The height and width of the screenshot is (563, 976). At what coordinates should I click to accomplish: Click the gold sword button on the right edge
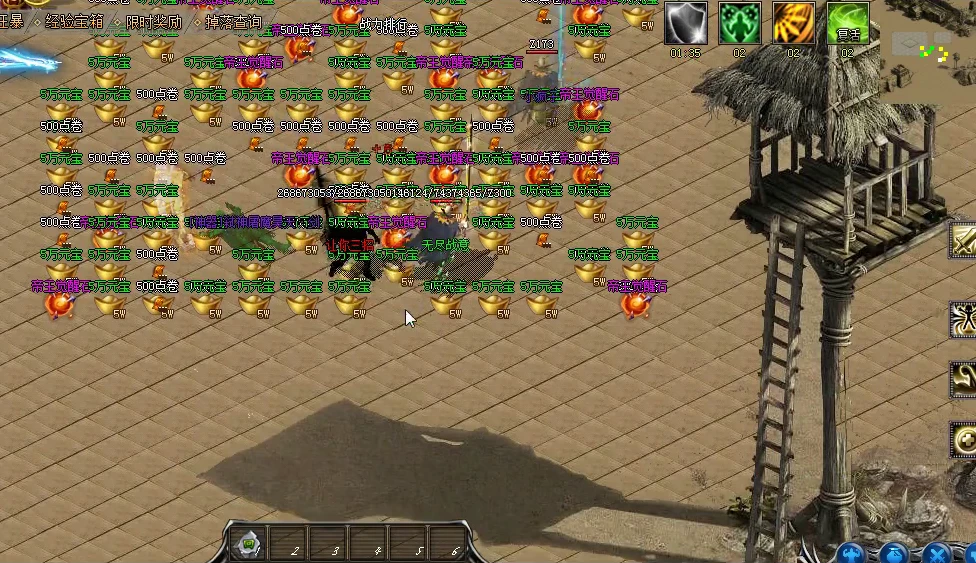(x=964, y=240)
